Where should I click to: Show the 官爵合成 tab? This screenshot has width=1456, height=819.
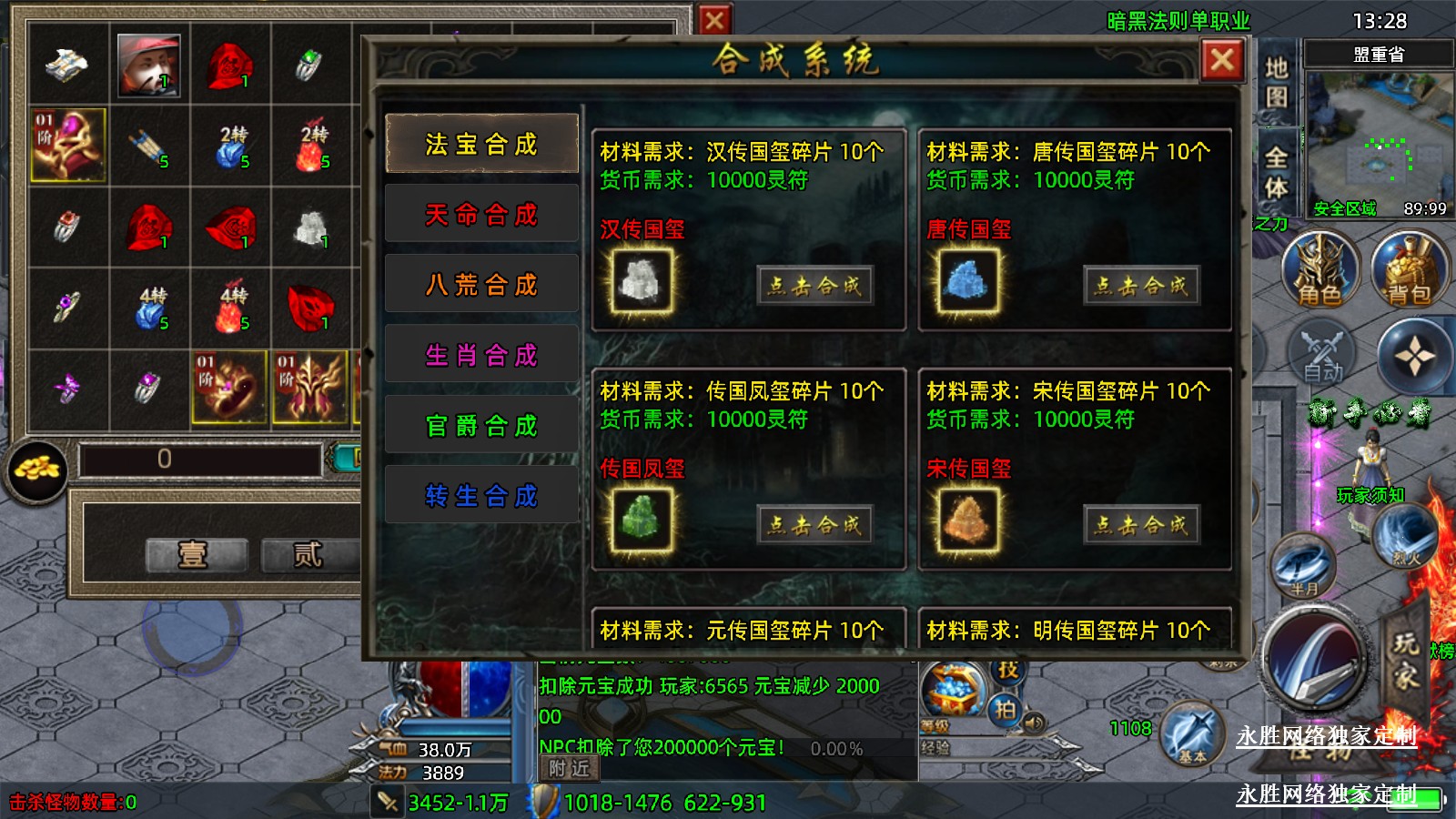[x=481, y=425]
